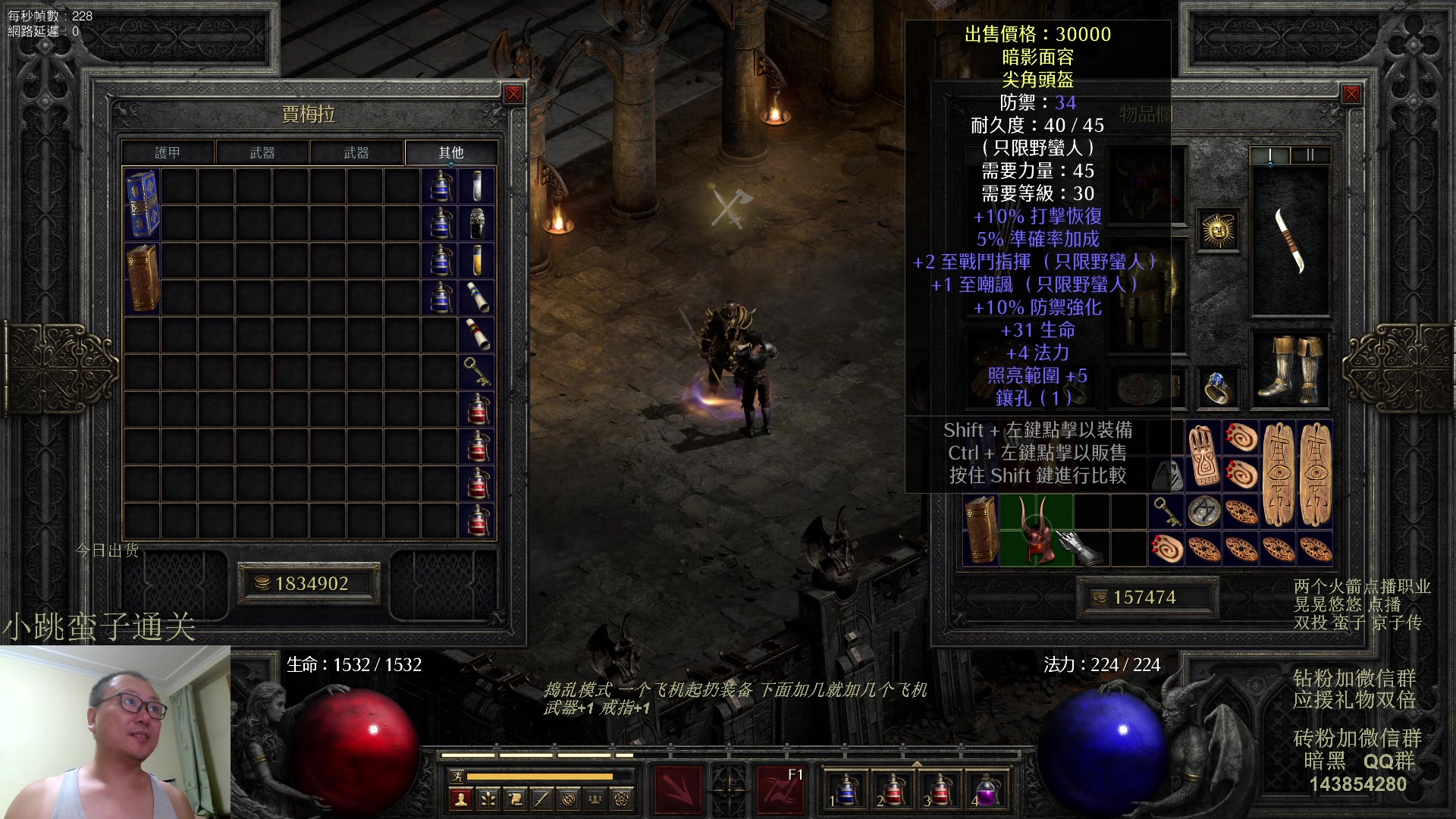Close the 賈梅拉 vendor window
The height and width of the screenshot is (819, 1456).
click(513, 94)
